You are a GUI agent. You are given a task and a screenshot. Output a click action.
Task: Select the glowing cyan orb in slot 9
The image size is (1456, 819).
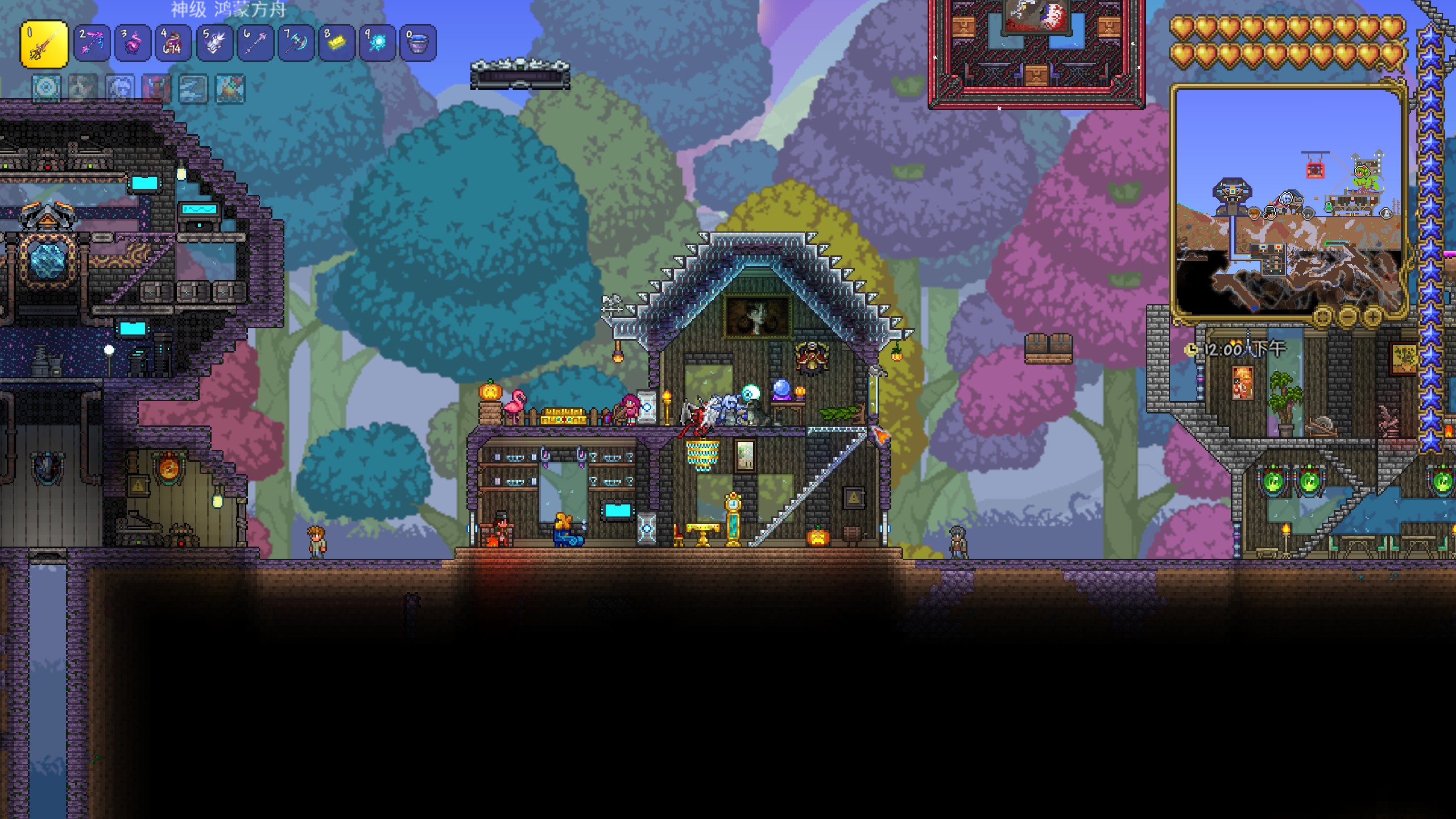point(377,43)
